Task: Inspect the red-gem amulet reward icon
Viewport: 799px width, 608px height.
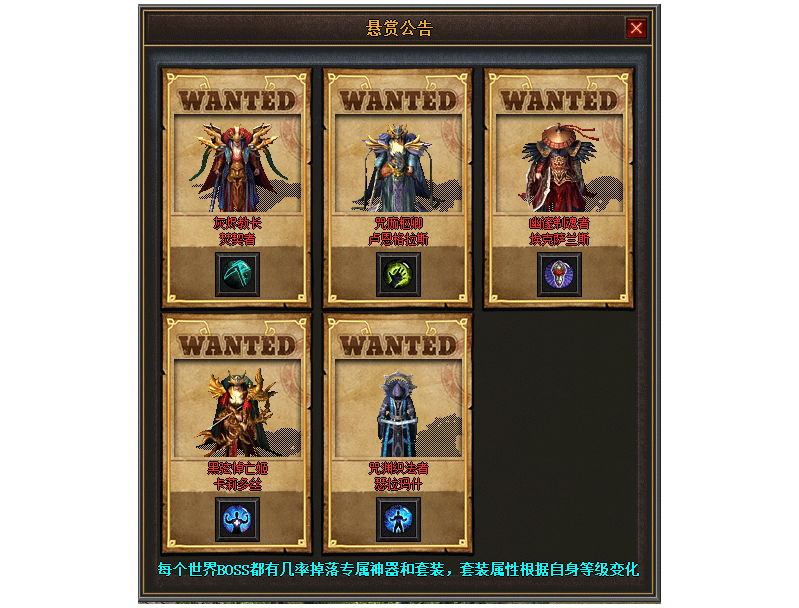Action: click(559, 274)
